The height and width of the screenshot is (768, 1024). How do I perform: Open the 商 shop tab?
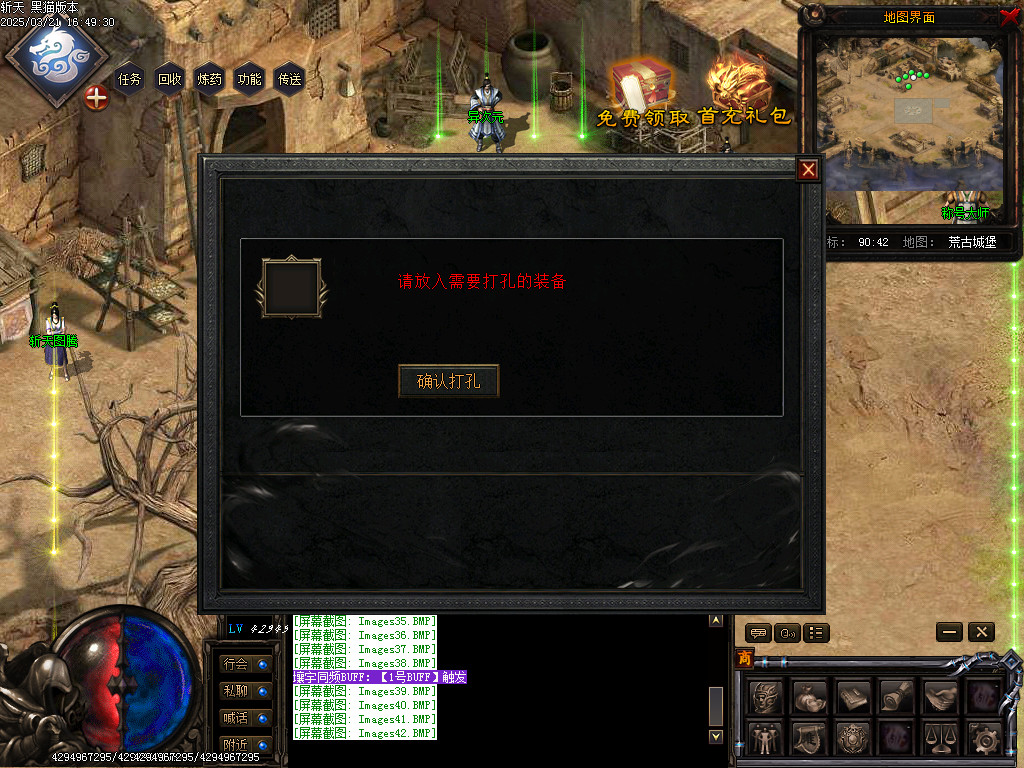click(745, 658)
